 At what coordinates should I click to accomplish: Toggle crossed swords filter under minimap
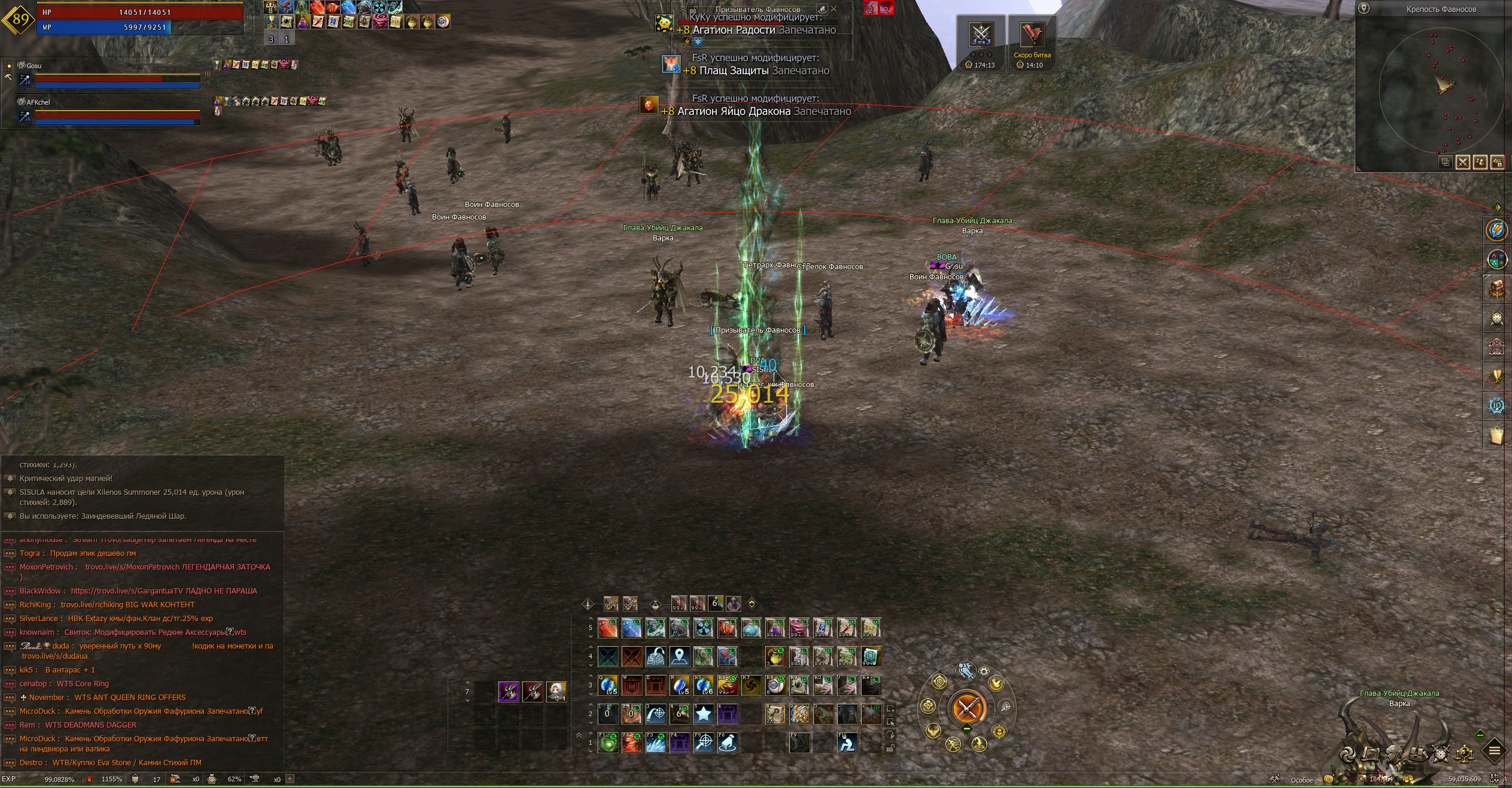point(1462,162)
